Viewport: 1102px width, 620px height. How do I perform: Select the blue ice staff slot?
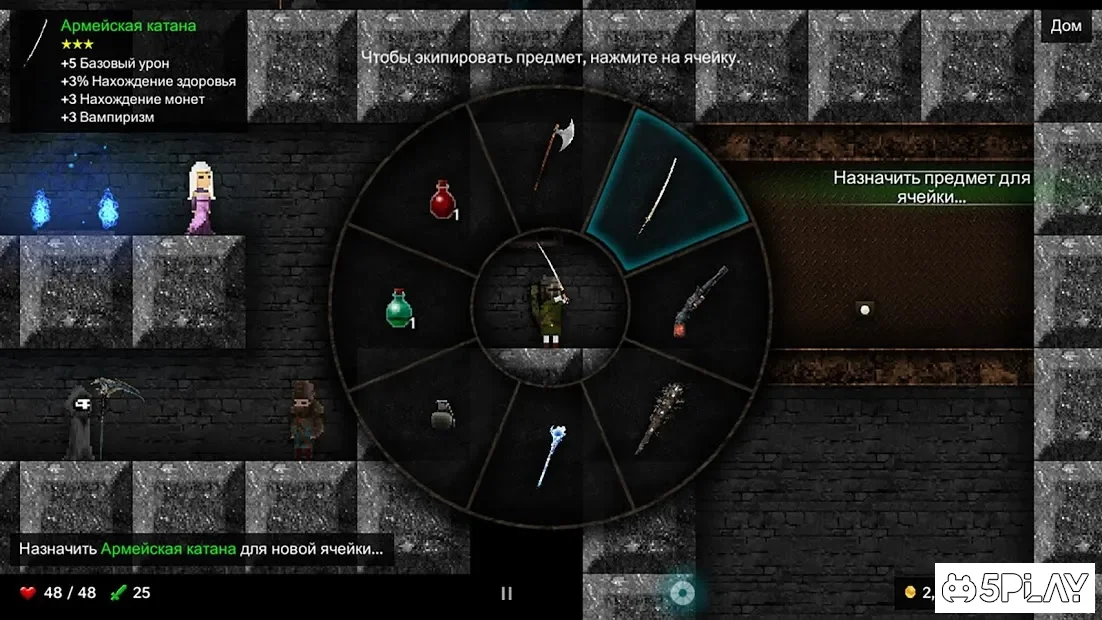551,455
